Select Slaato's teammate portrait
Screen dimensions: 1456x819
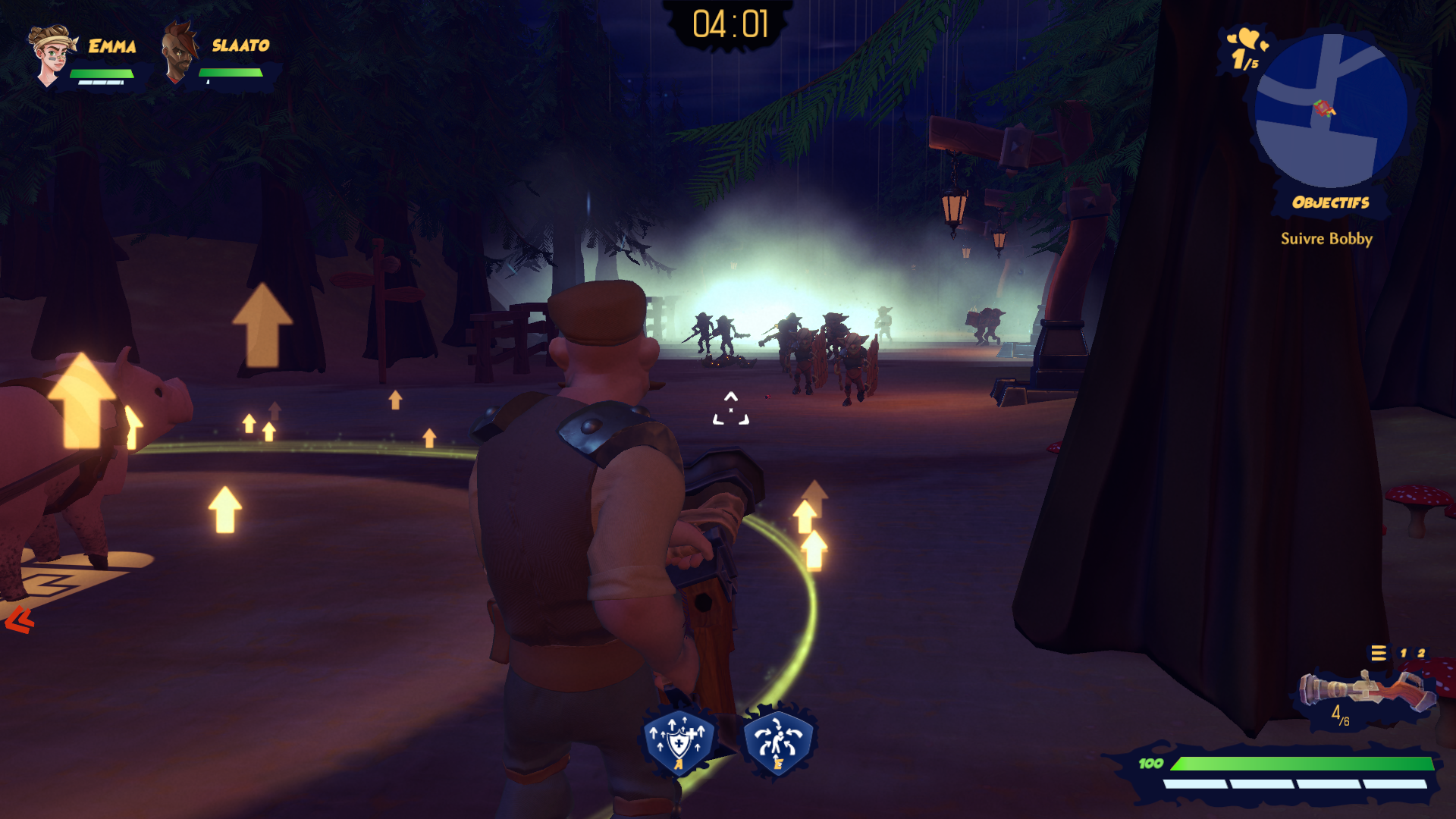[x=179, y=53]
